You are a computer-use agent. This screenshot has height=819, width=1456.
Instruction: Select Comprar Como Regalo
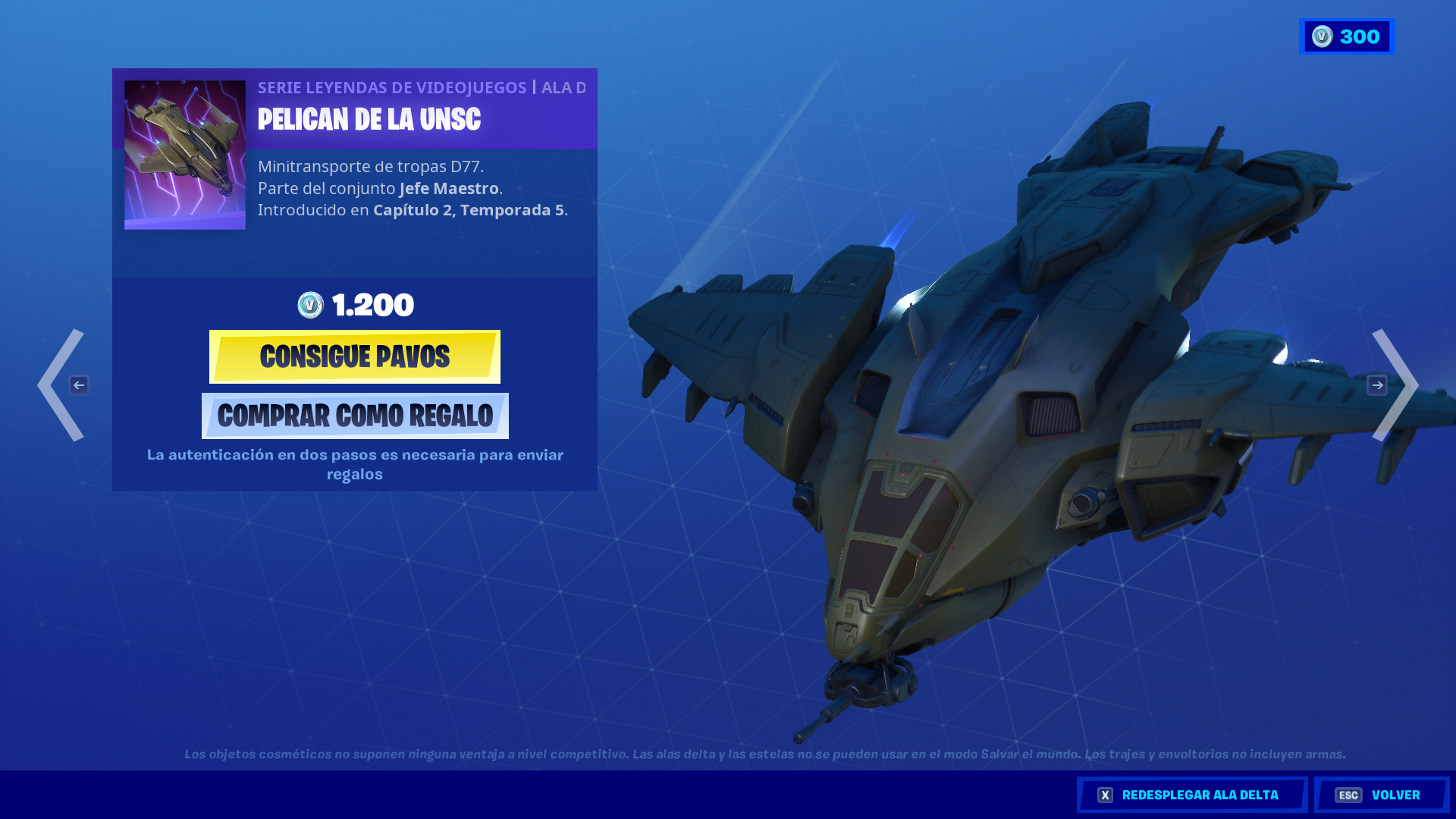pyautogui.click(x=354, y=416)
